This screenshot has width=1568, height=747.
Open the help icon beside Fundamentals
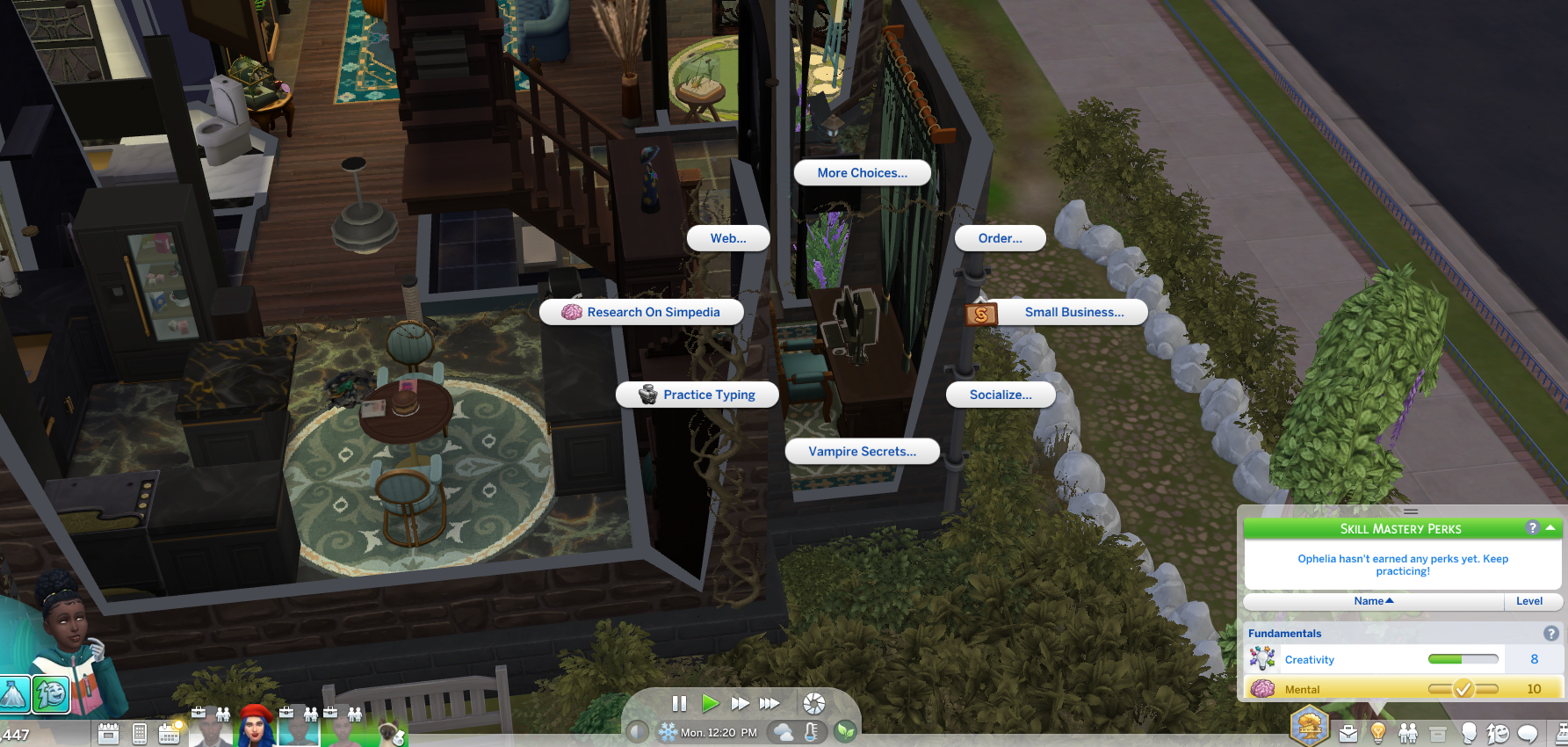tap(1551, 633)
